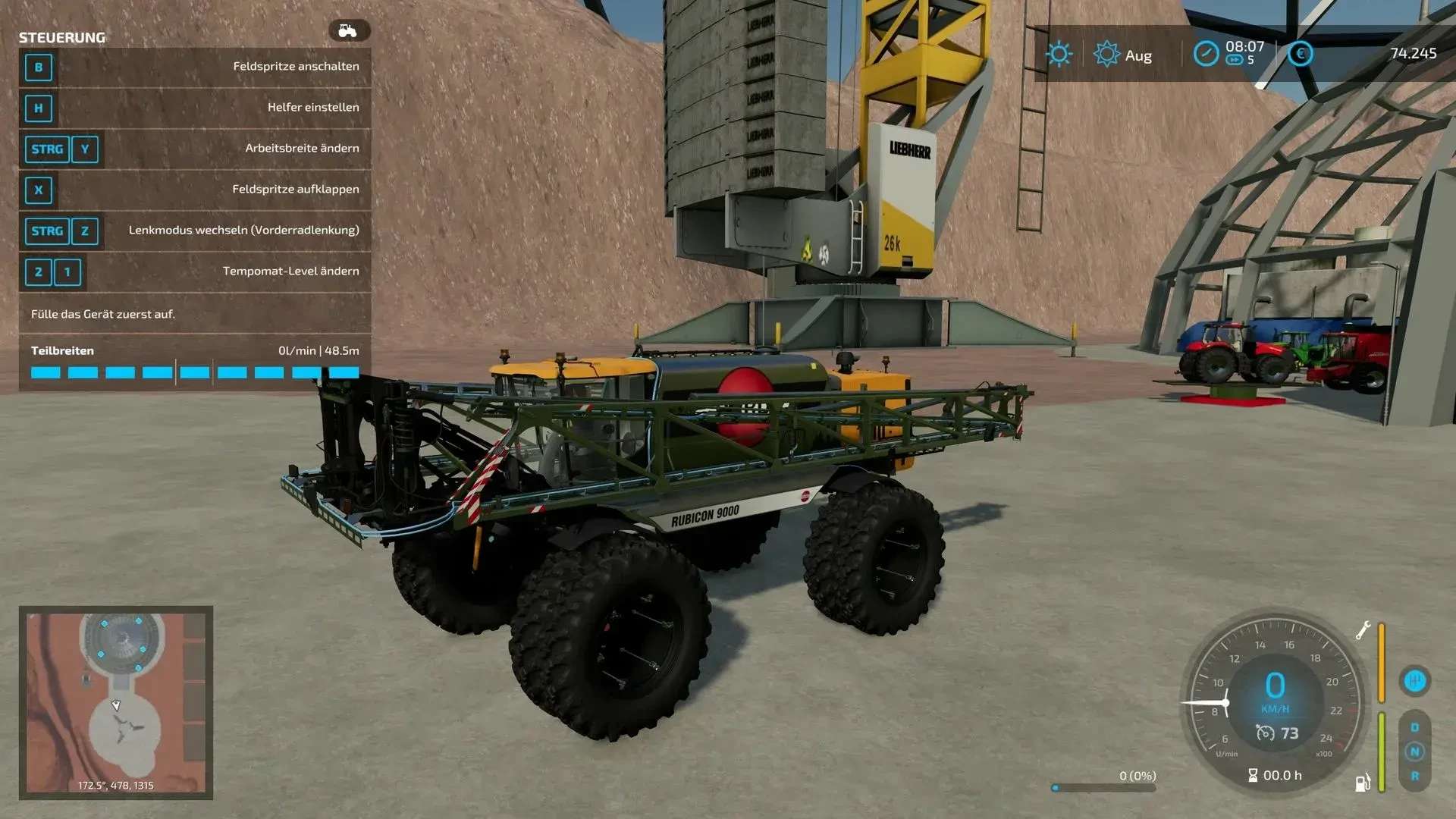Click the tractor icon beside Steuerung
Image resolution: width=1456 pixels, height=819 pixels.
[x=348, y=31]
